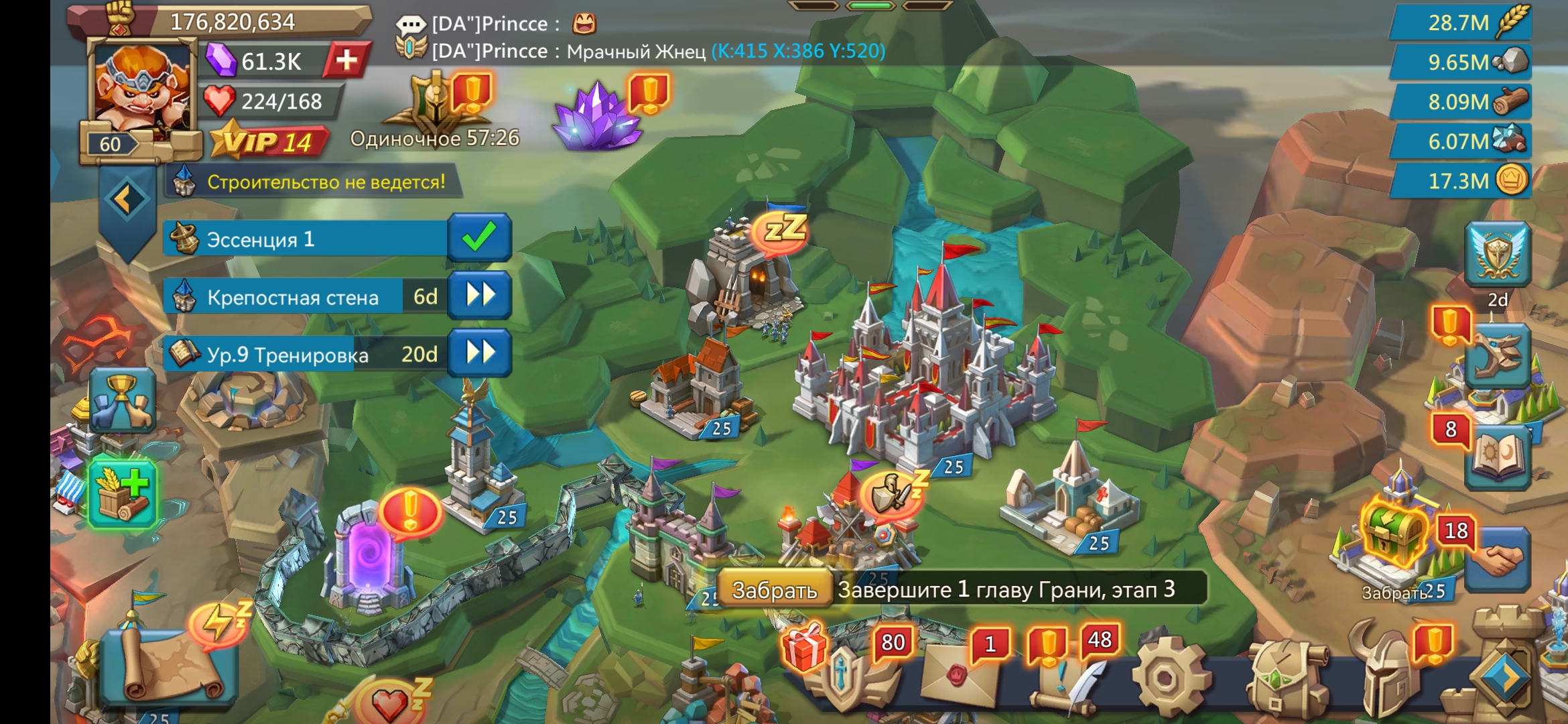Claim the reward with the Забрать button

(x=775, y=590)
